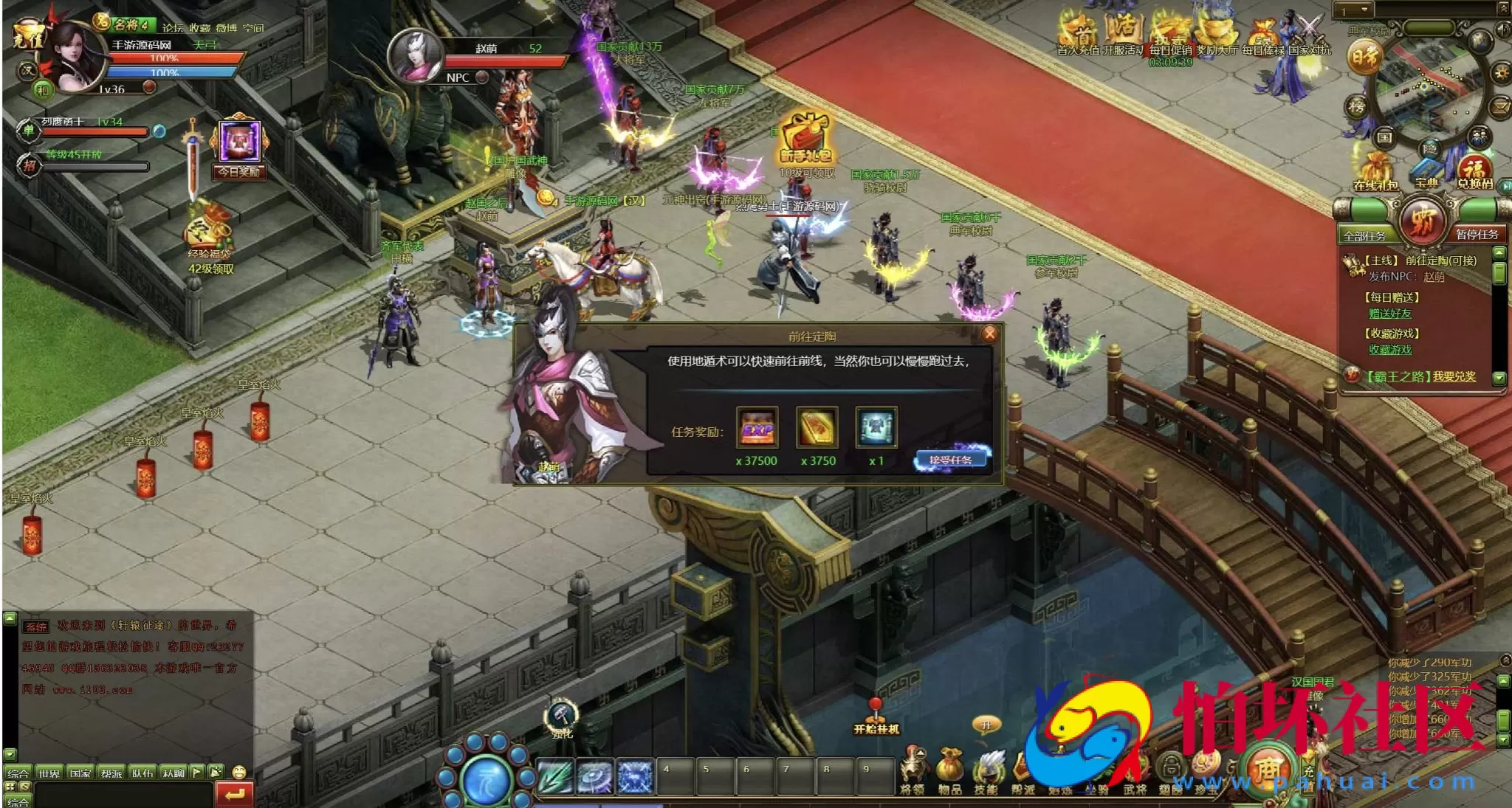Open the chat emoji picker
Screen dimensions: 1512x808
(x=238, y=773)
